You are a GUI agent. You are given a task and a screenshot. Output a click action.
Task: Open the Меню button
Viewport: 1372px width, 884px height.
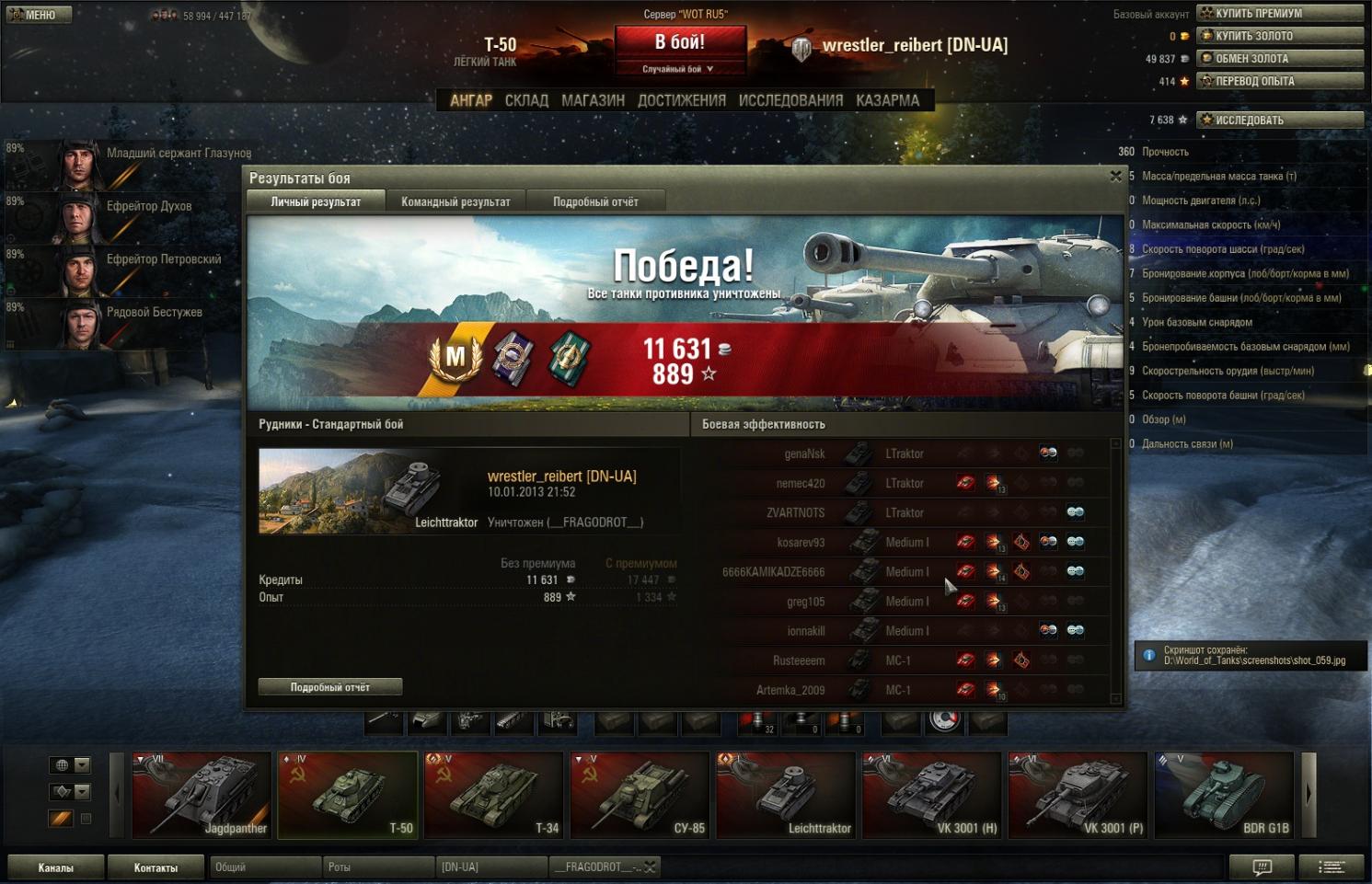[x=39, y=15]
